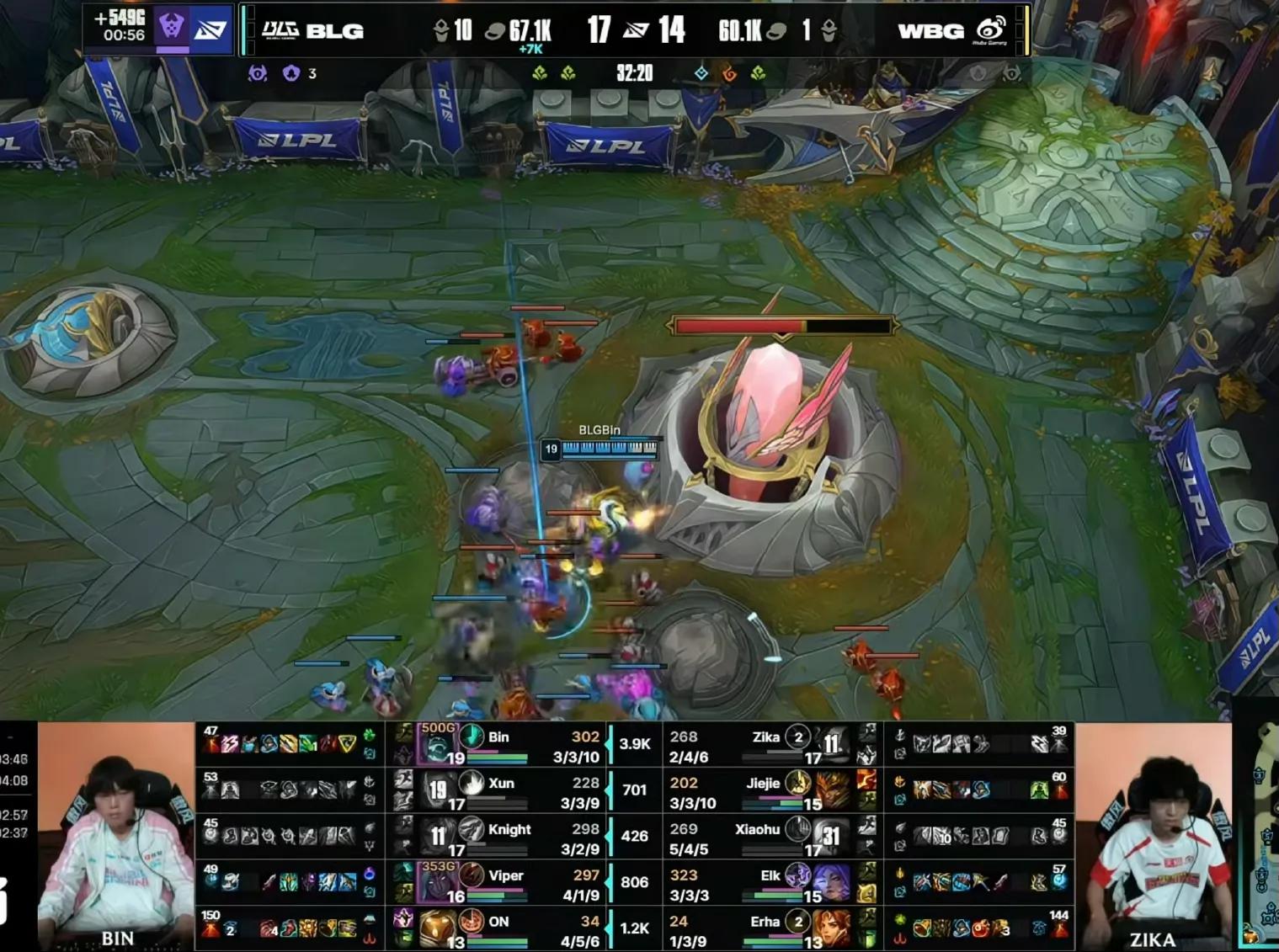Click the Baron buff icon beside the gold timer
1279x952 pixels.
pyautogui.click(x=172, y=28)
